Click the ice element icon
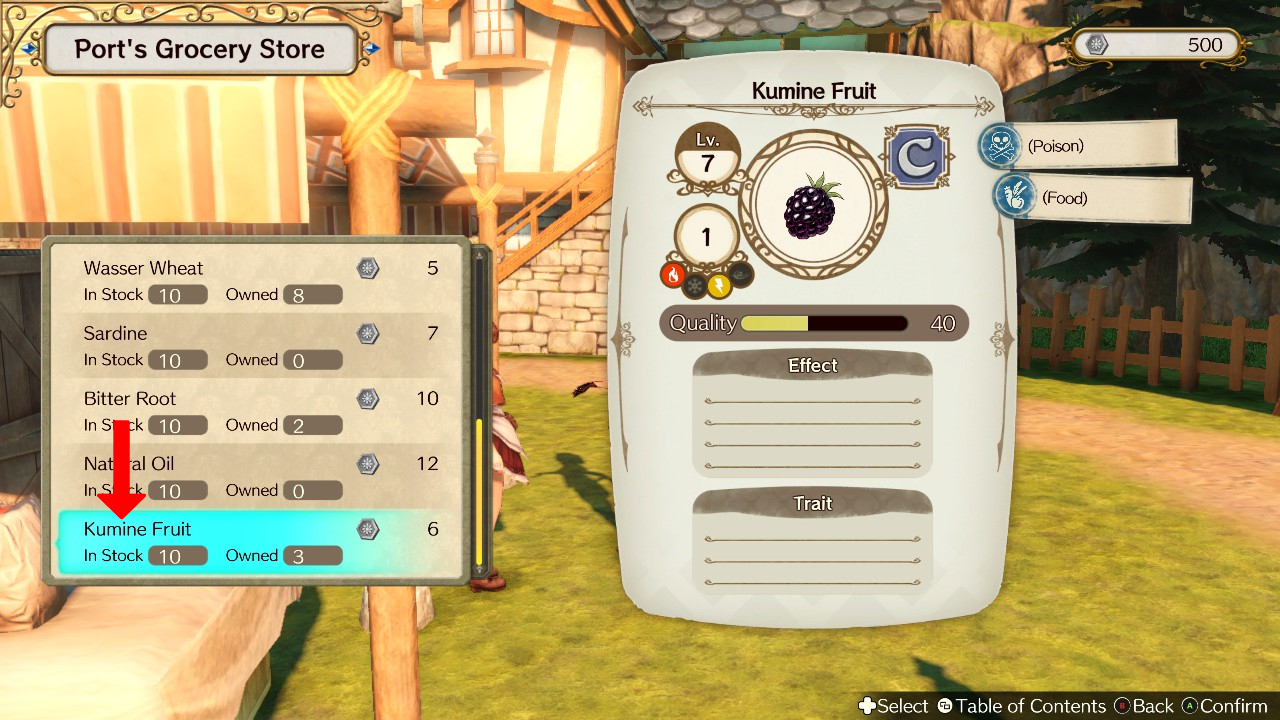1280x720 pixels. (694, 286)
